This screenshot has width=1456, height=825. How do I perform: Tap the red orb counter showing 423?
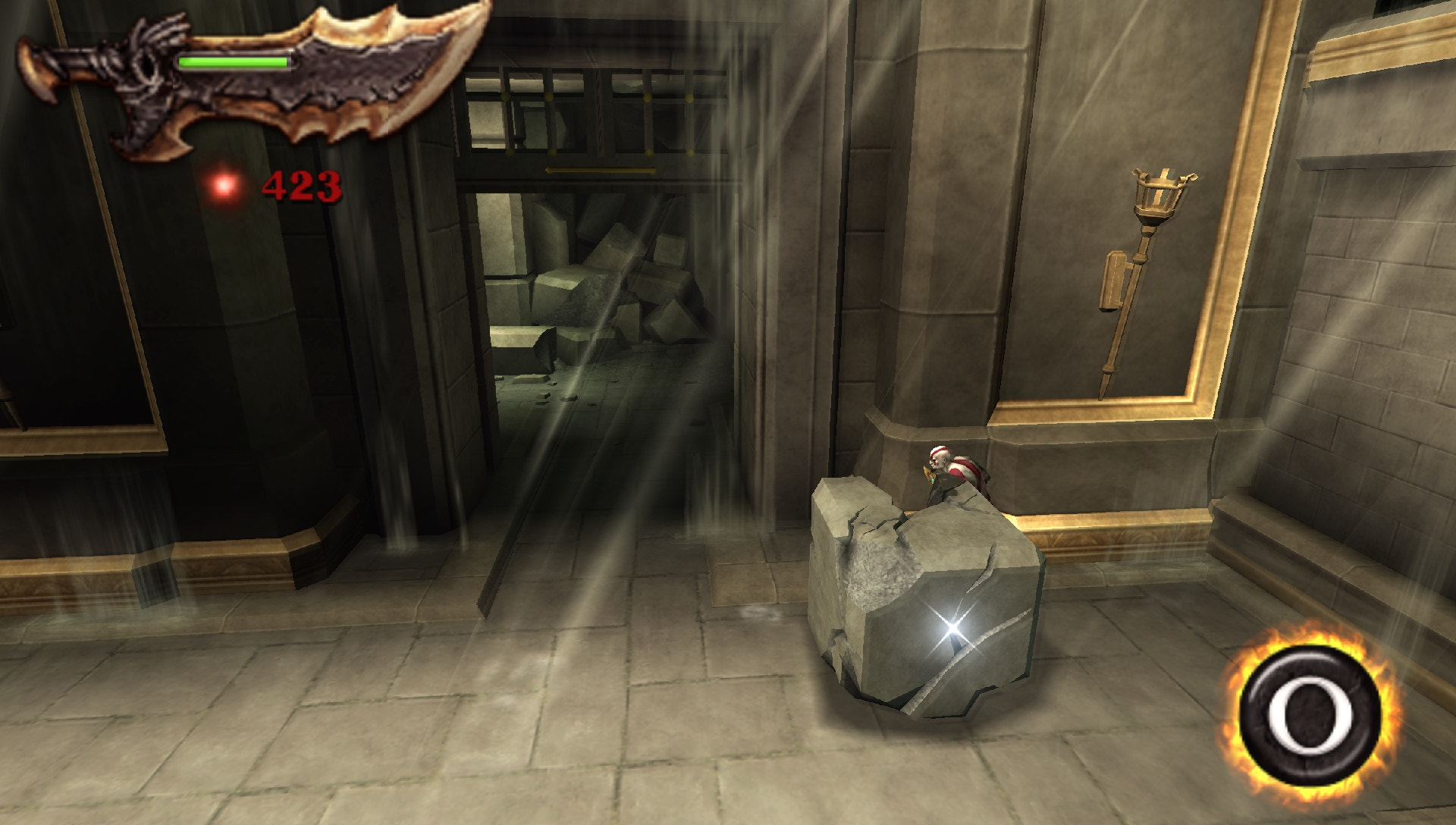(302, 184)
